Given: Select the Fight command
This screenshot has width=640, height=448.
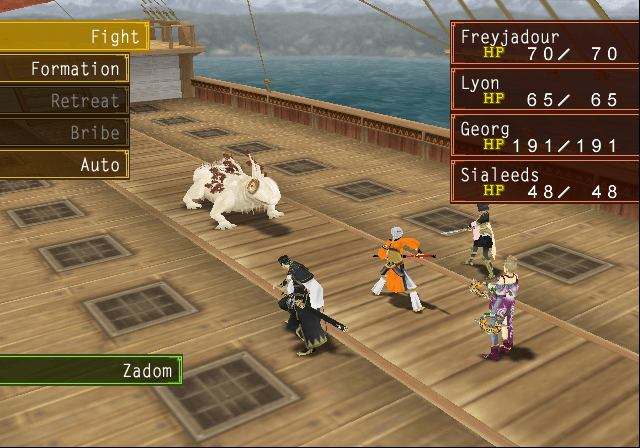Looking at the screenshot, I should pos(72,37).
